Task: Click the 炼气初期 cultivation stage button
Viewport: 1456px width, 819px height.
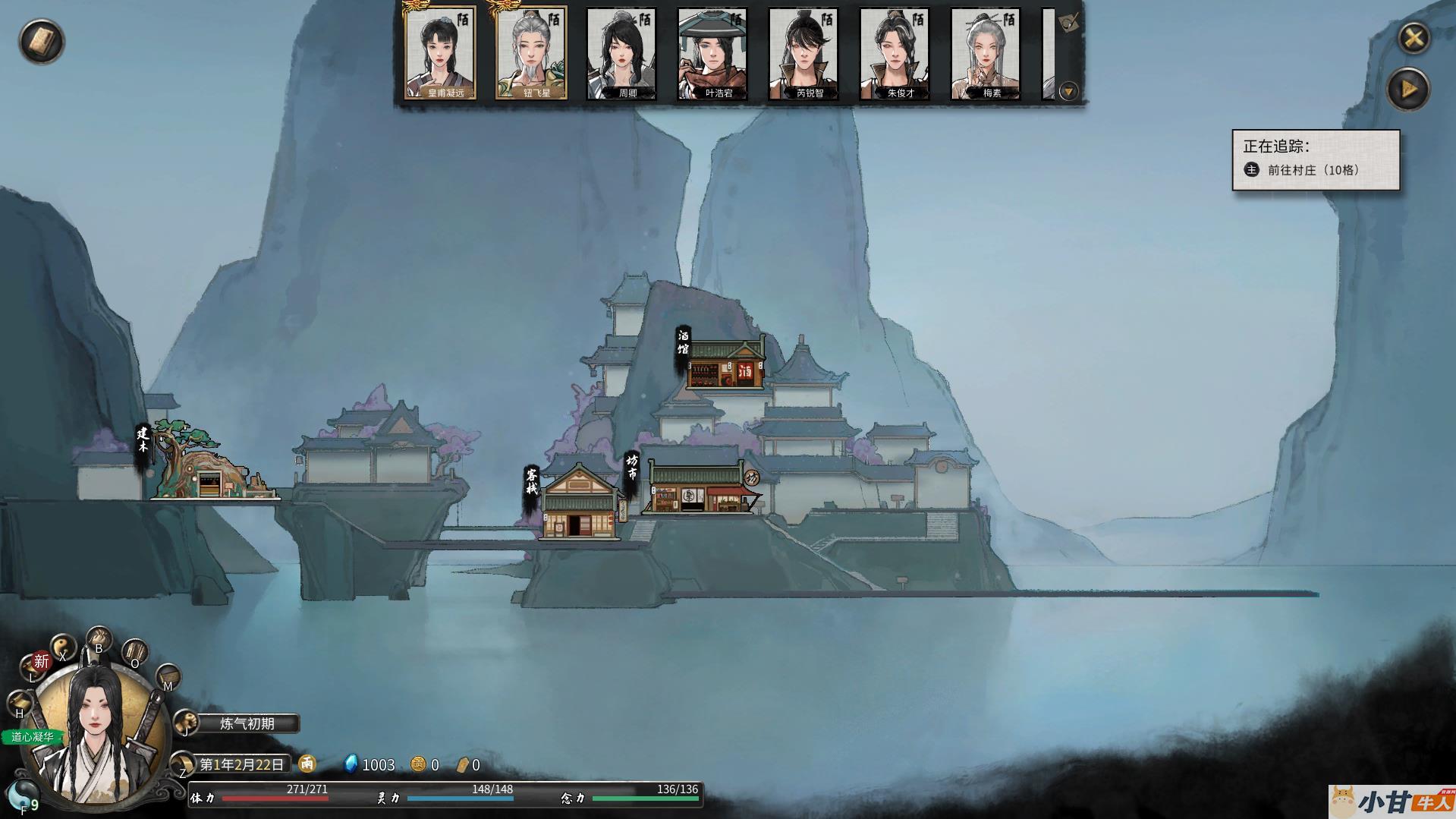Action: (247, 723)
